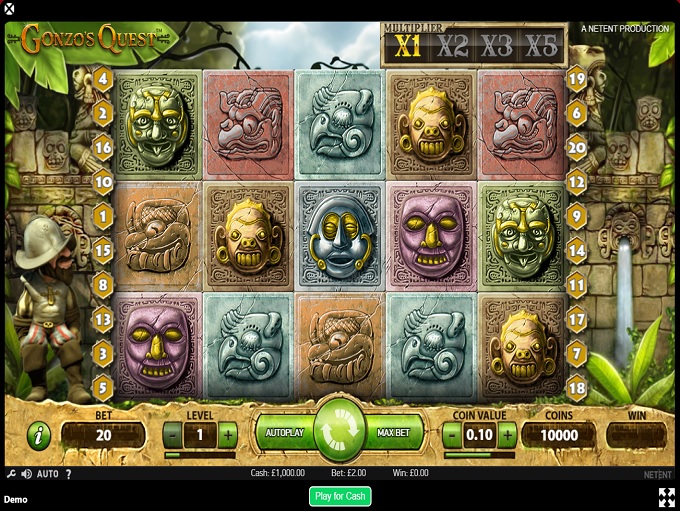
Task: Select bet line number 12
Action: (576, 182)
